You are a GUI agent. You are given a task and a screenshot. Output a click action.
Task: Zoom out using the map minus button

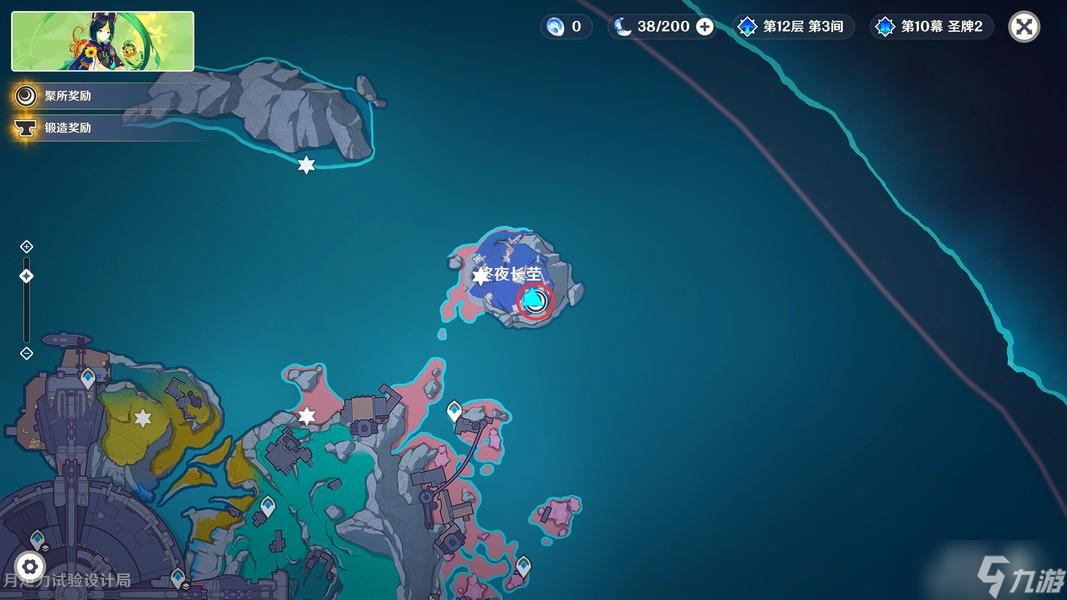(x=27, y=353)
